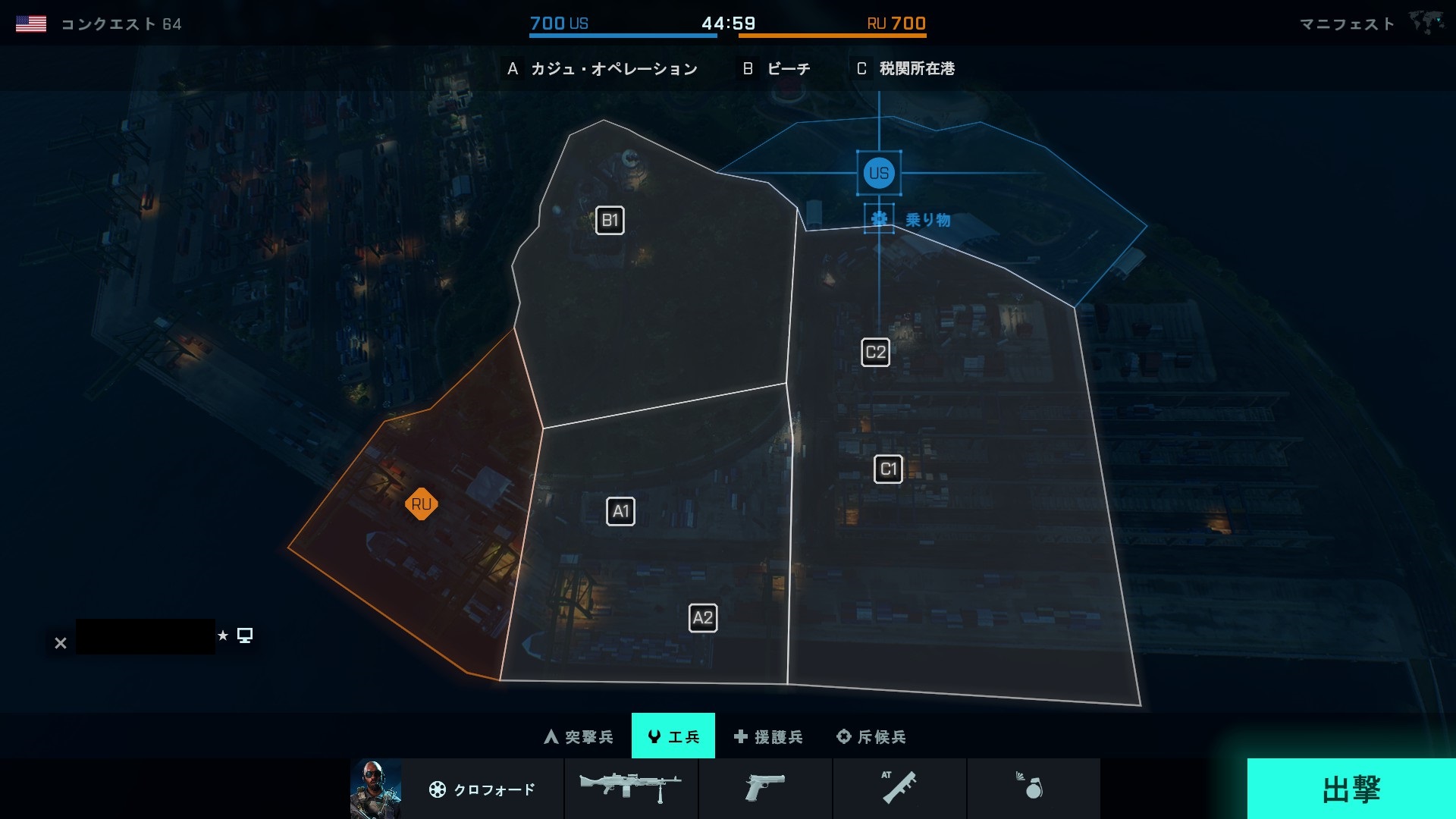Image resolution: width=1456 pixels, height=819 pixels.
Task: Open the クロフォード specialist selector
Action: tap(482, 789)
